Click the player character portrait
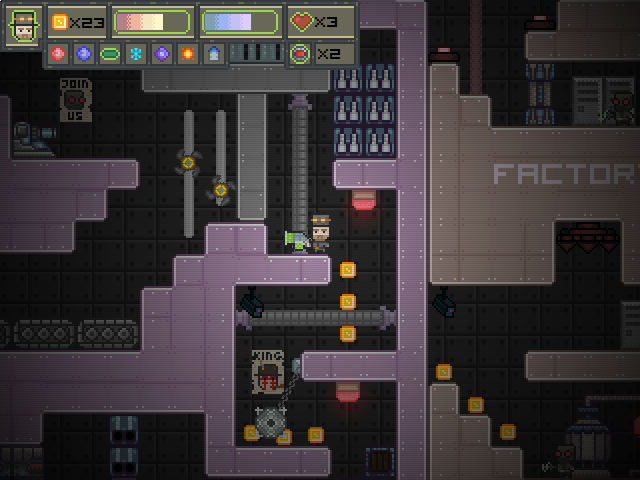This screenshot has height=480, width=640. pos(23,27)
